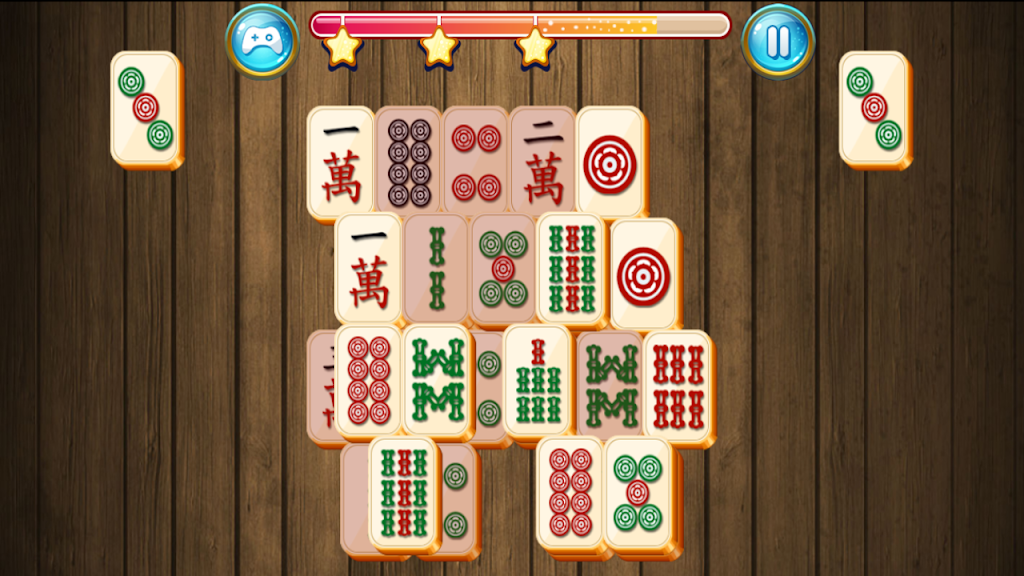Choose the dimmed five-circle tile
The image size is (1024, 576).
pos(502,267)
